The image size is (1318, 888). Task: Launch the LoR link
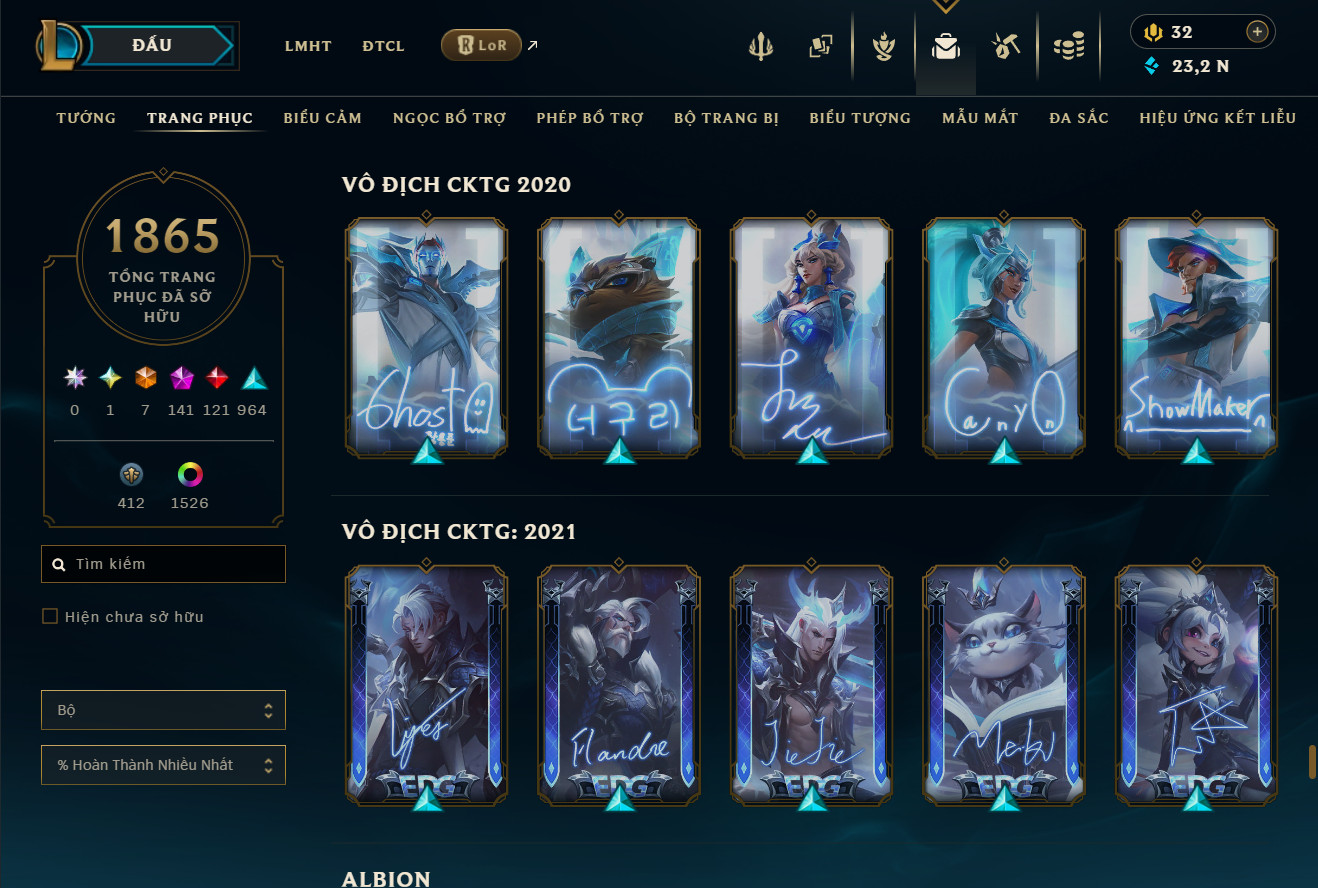click(482, 45)
